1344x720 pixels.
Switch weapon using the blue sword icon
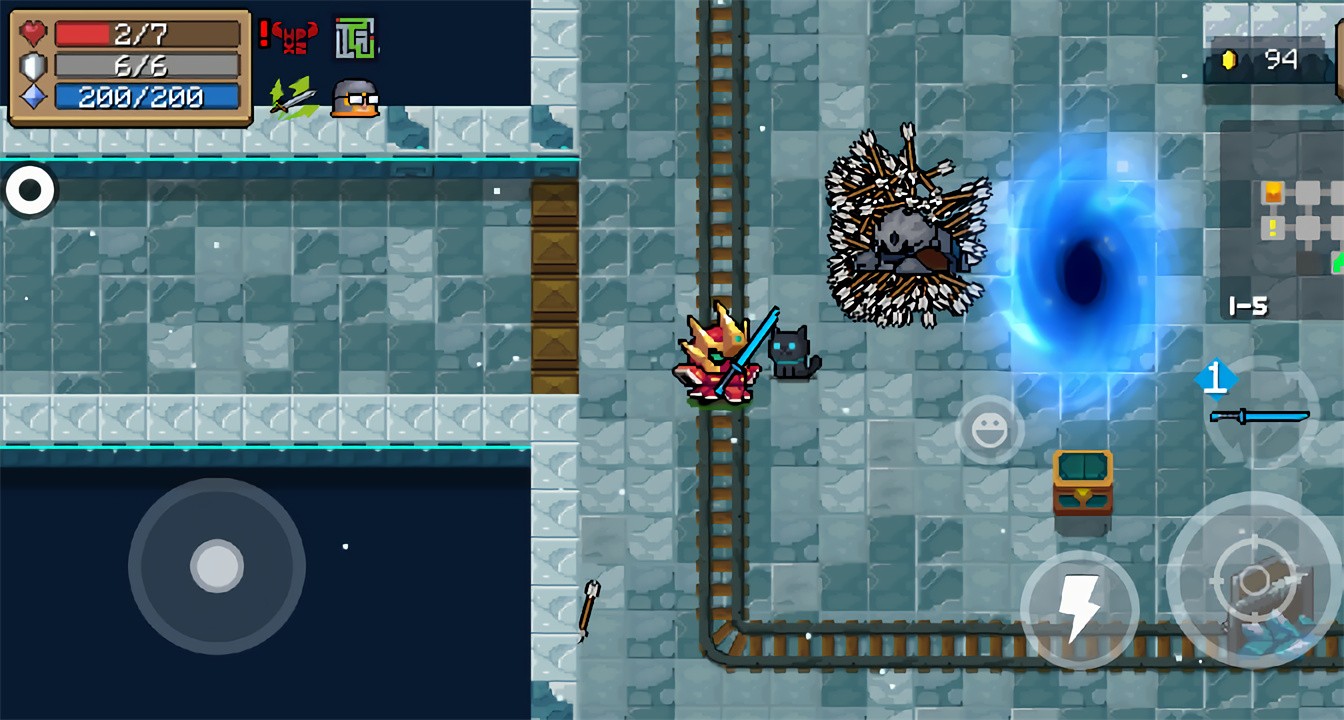[x=1260, y=414]
